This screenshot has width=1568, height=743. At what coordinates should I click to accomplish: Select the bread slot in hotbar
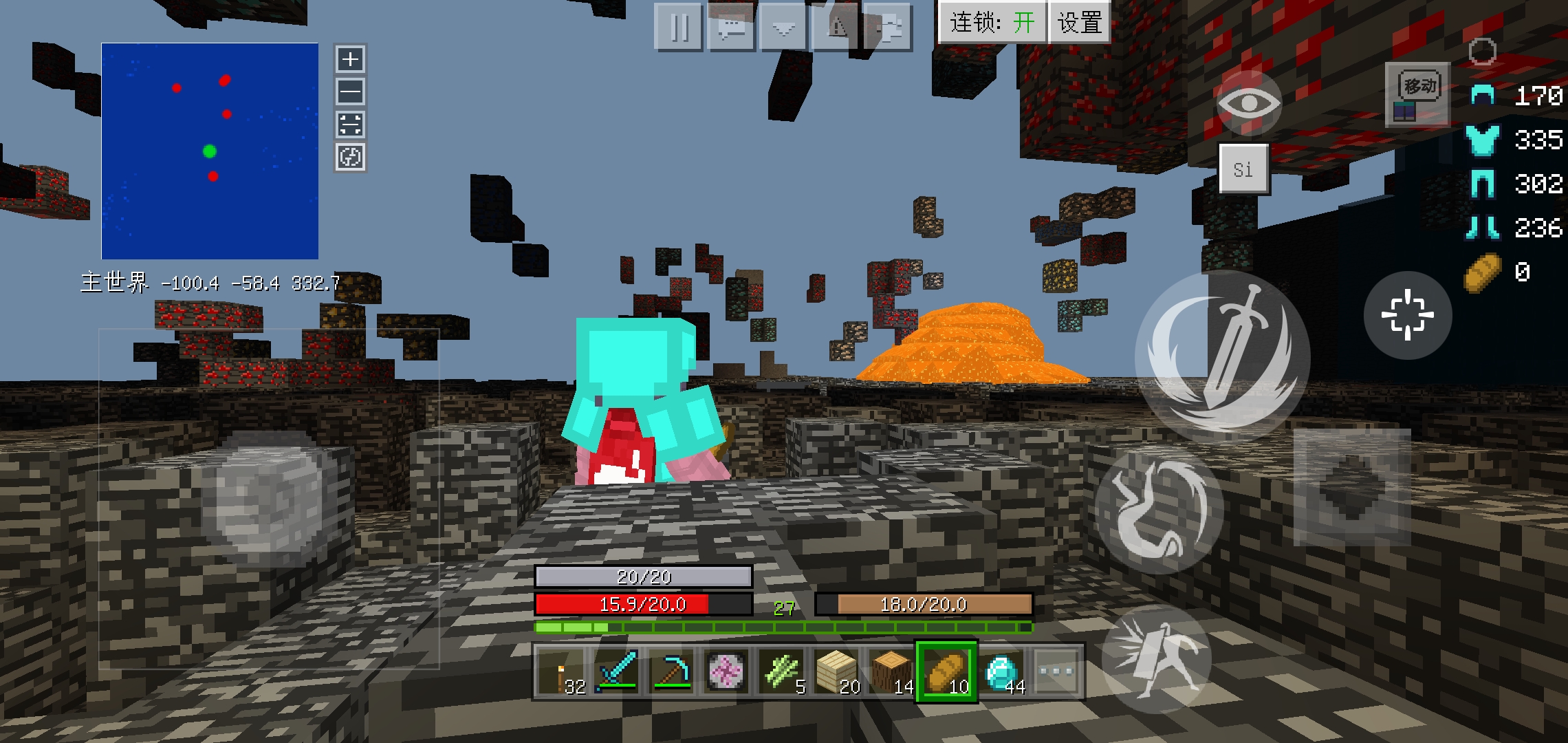click(946, 671)
